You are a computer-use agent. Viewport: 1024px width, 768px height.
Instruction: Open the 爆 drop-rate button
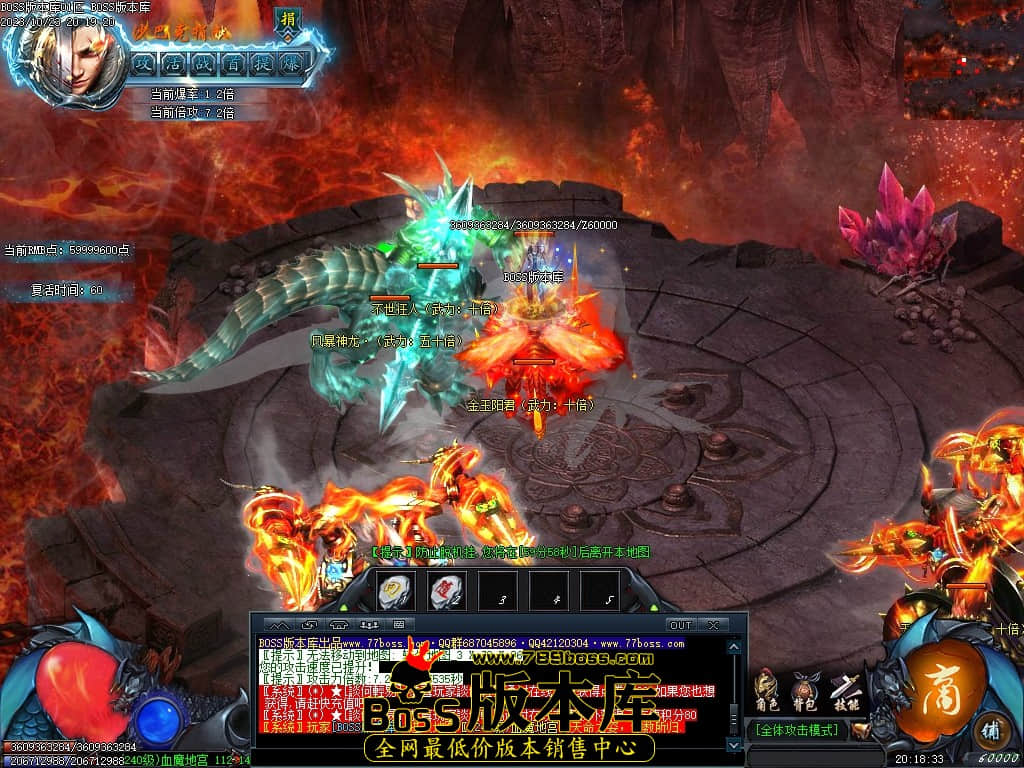pos(291,62)
